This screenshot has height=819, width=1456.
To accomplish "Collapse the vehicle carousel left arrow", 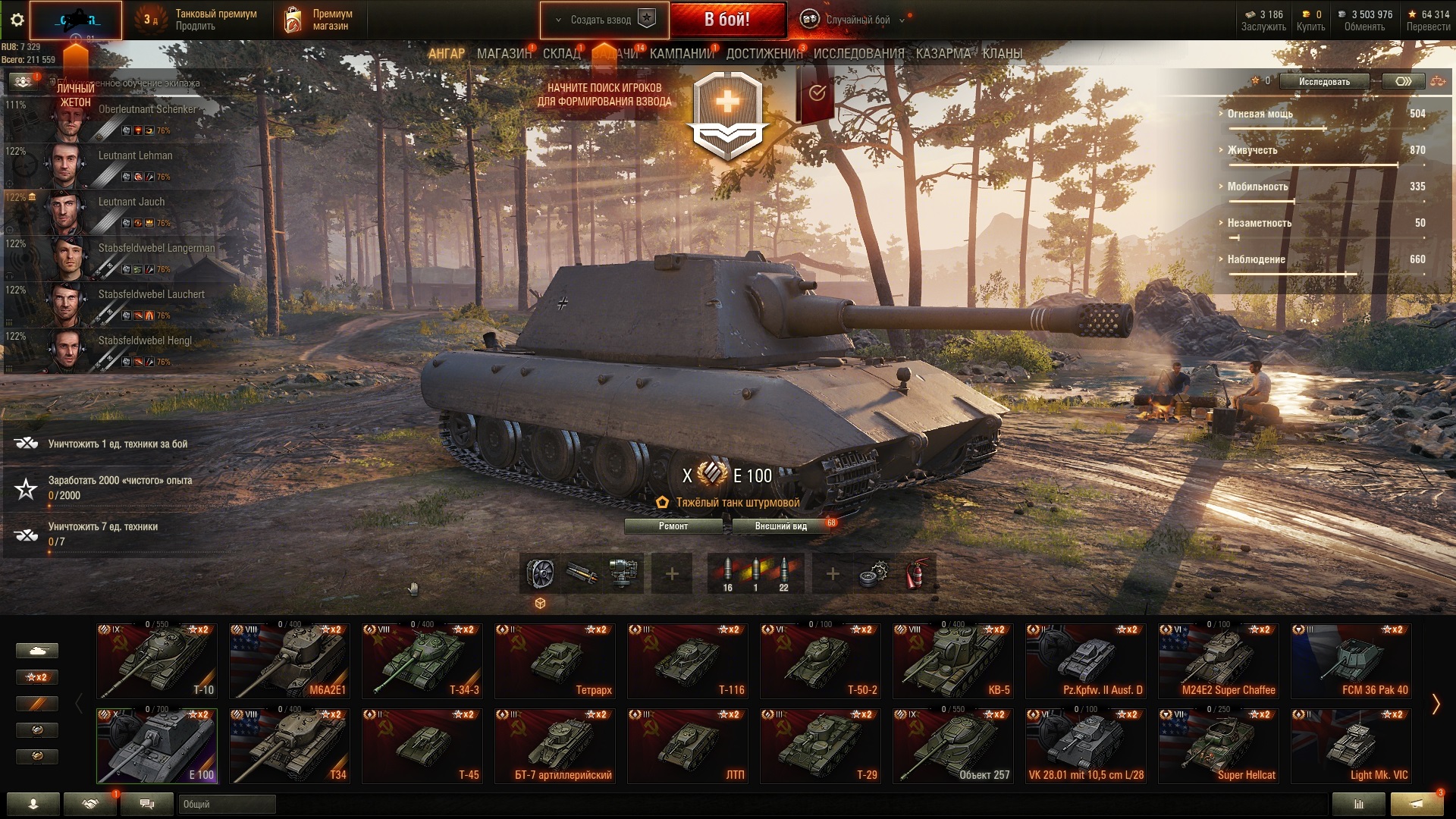I will [78, 701].
